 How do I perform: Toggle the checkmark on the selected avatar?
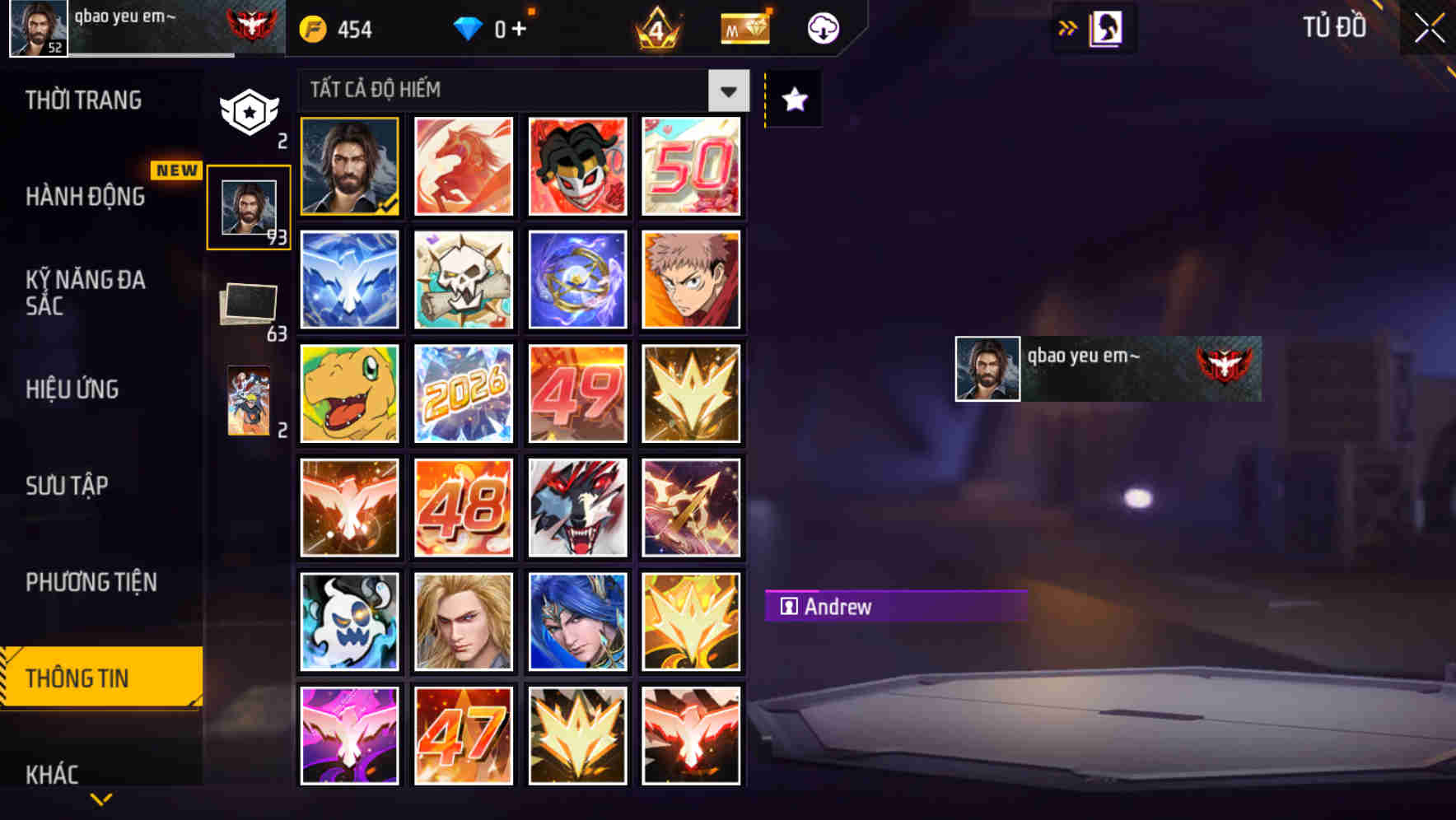387,206
